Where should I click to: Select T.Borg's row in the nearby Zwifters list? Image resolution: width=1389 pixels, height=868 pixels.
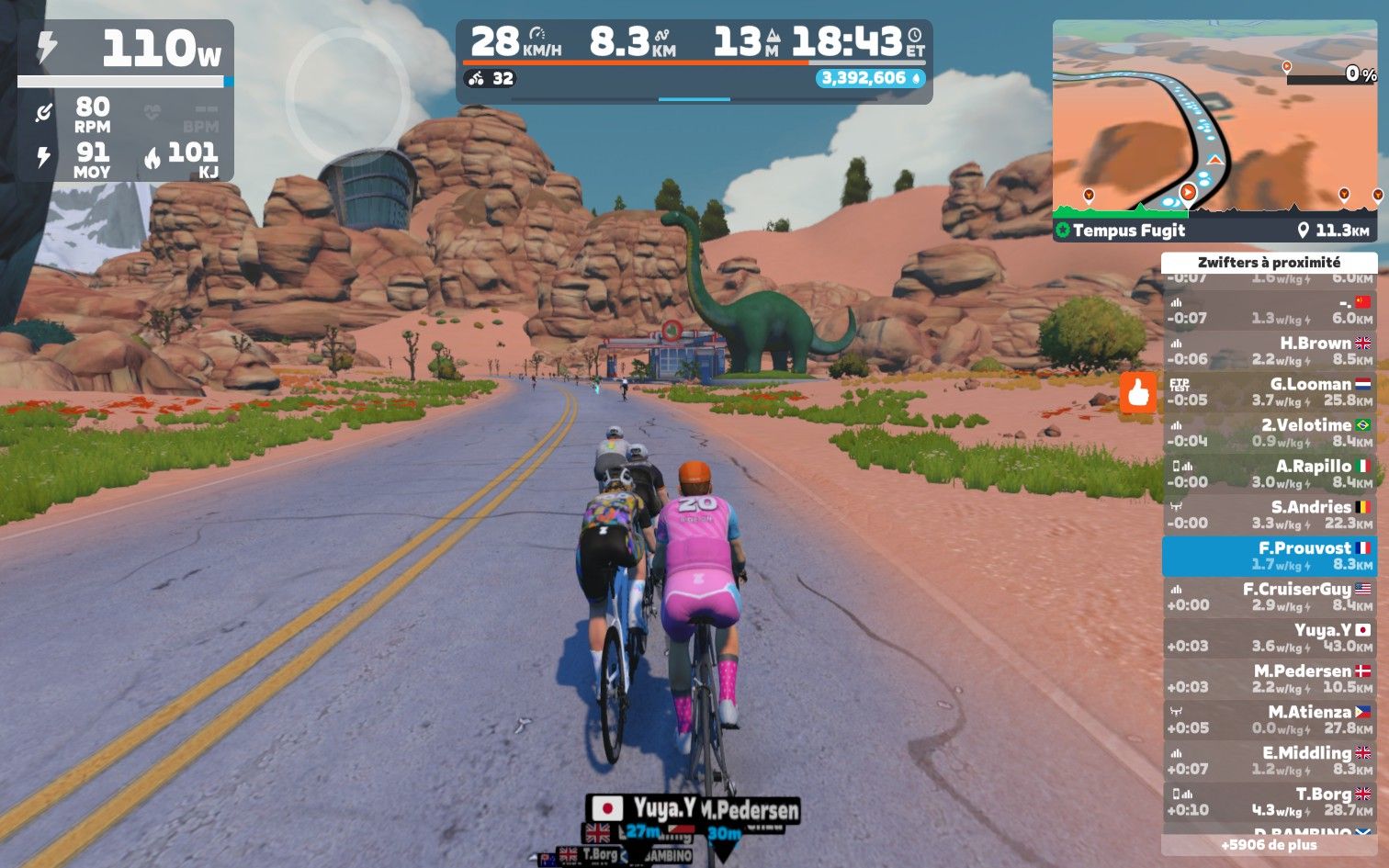tap(1270, 801)
